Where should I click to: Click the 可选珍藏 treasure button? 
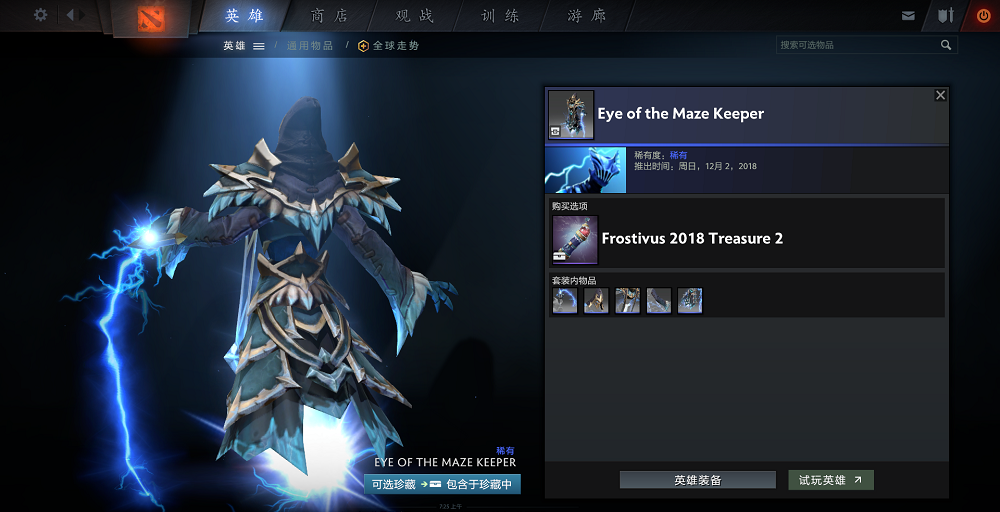pyautogui.click(x=392, y=484)
